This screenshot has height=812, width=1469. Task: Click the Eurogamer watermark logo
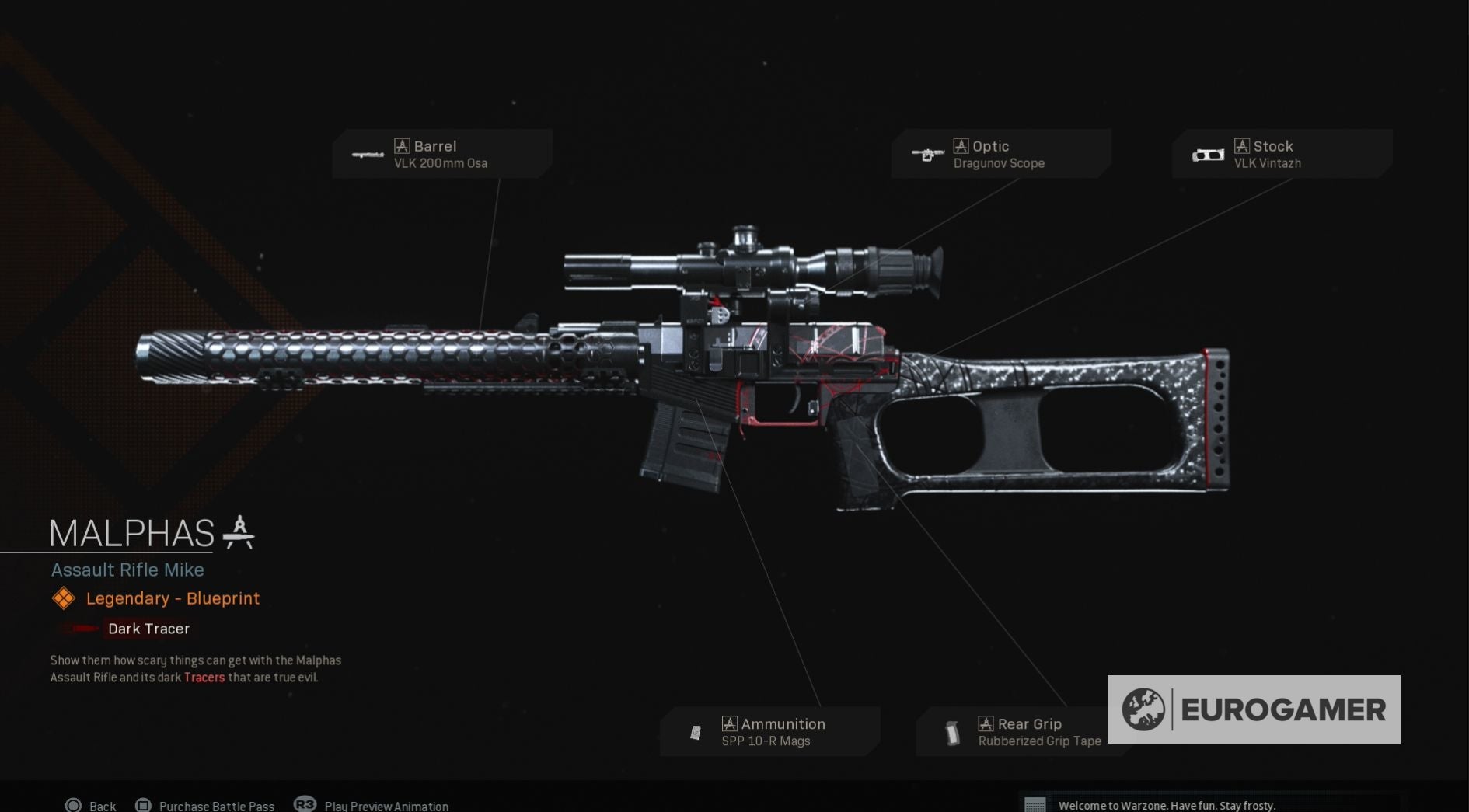(1253, 709)
